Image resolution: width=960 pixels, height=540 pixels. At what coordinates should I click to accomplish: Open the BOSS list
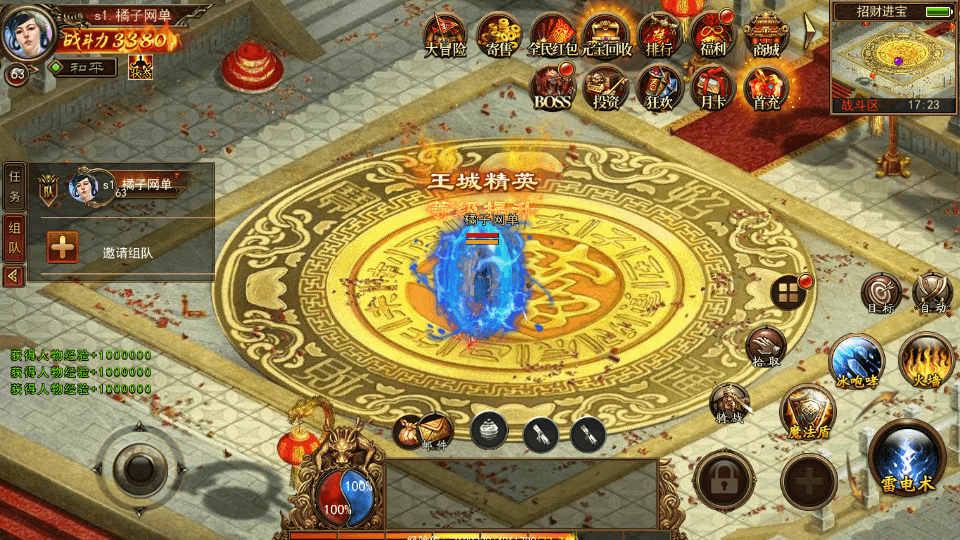click(552, 87)
